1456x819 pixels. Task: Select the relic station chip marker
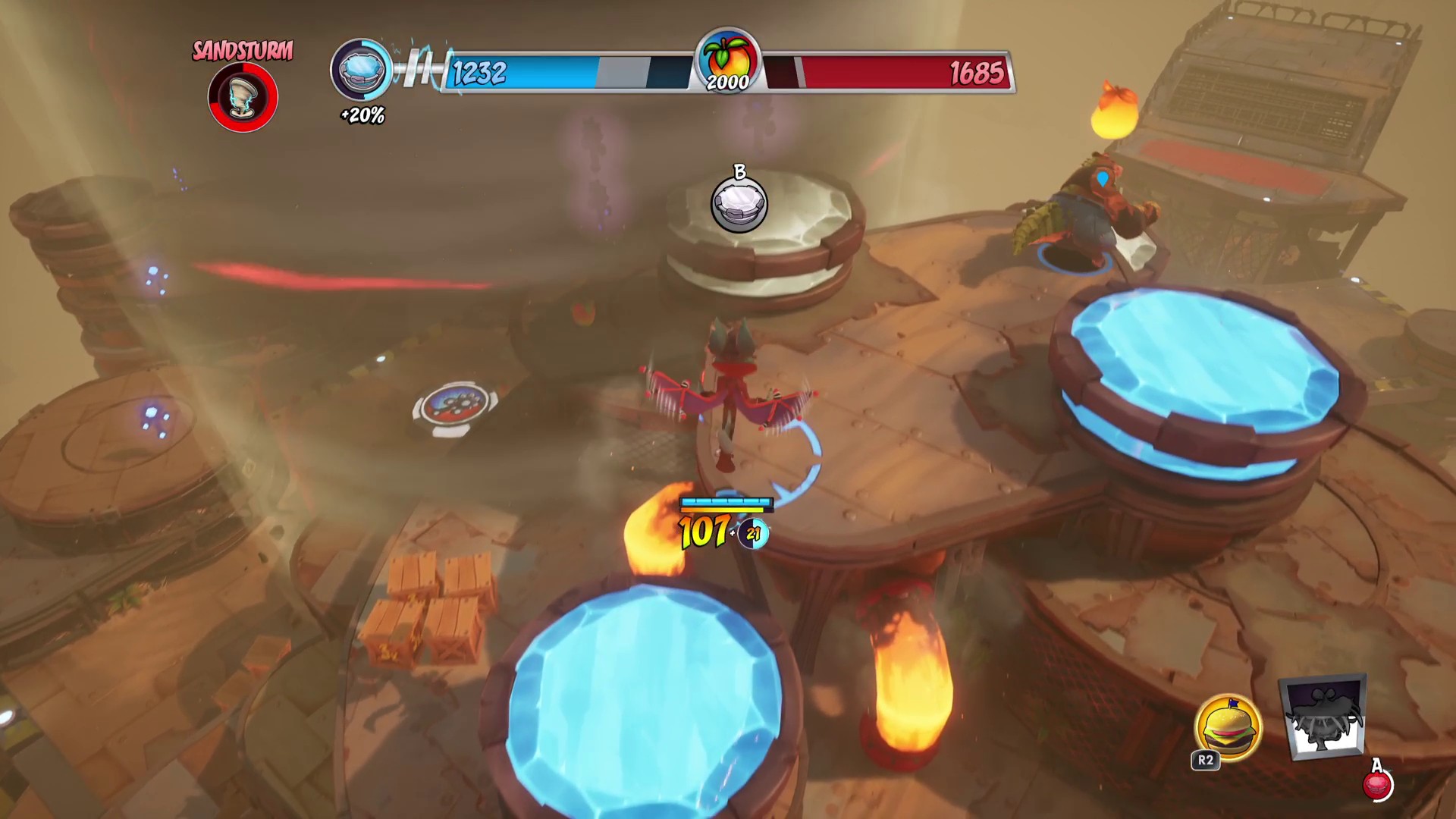click(455, 409)
